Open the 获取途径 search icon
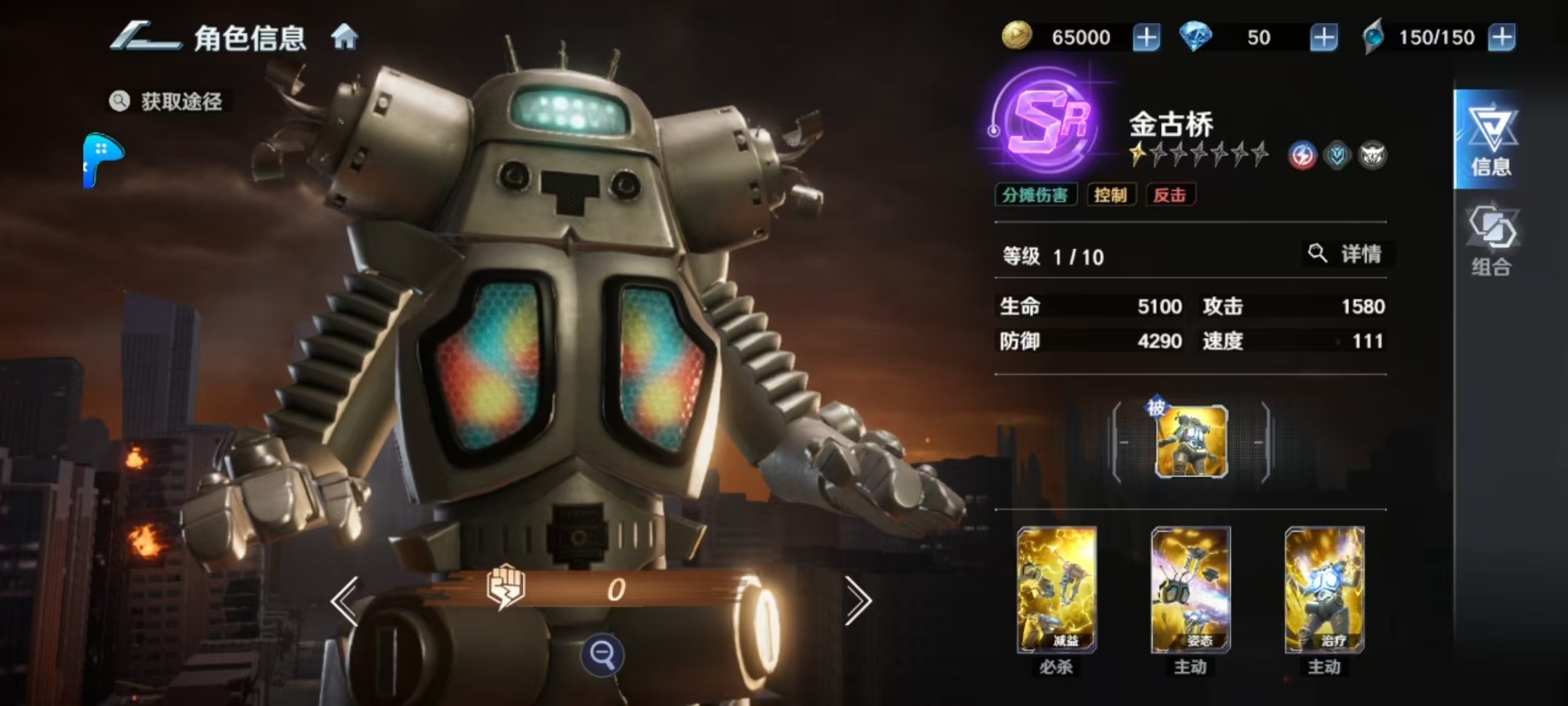This screenshot has height=706, width=1568. [x=120, y=101]
